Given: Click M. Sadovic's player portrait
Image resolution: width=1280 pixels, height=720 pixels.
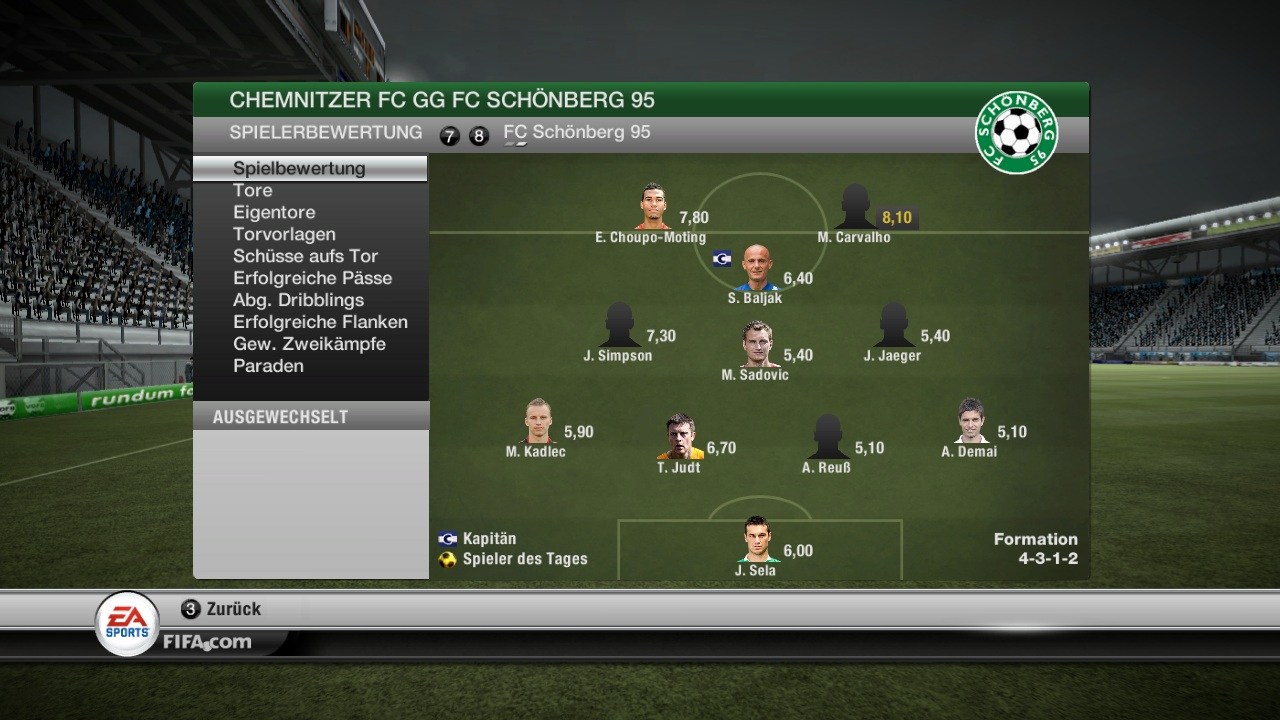Looking at the screenshot, I should 757,345.
